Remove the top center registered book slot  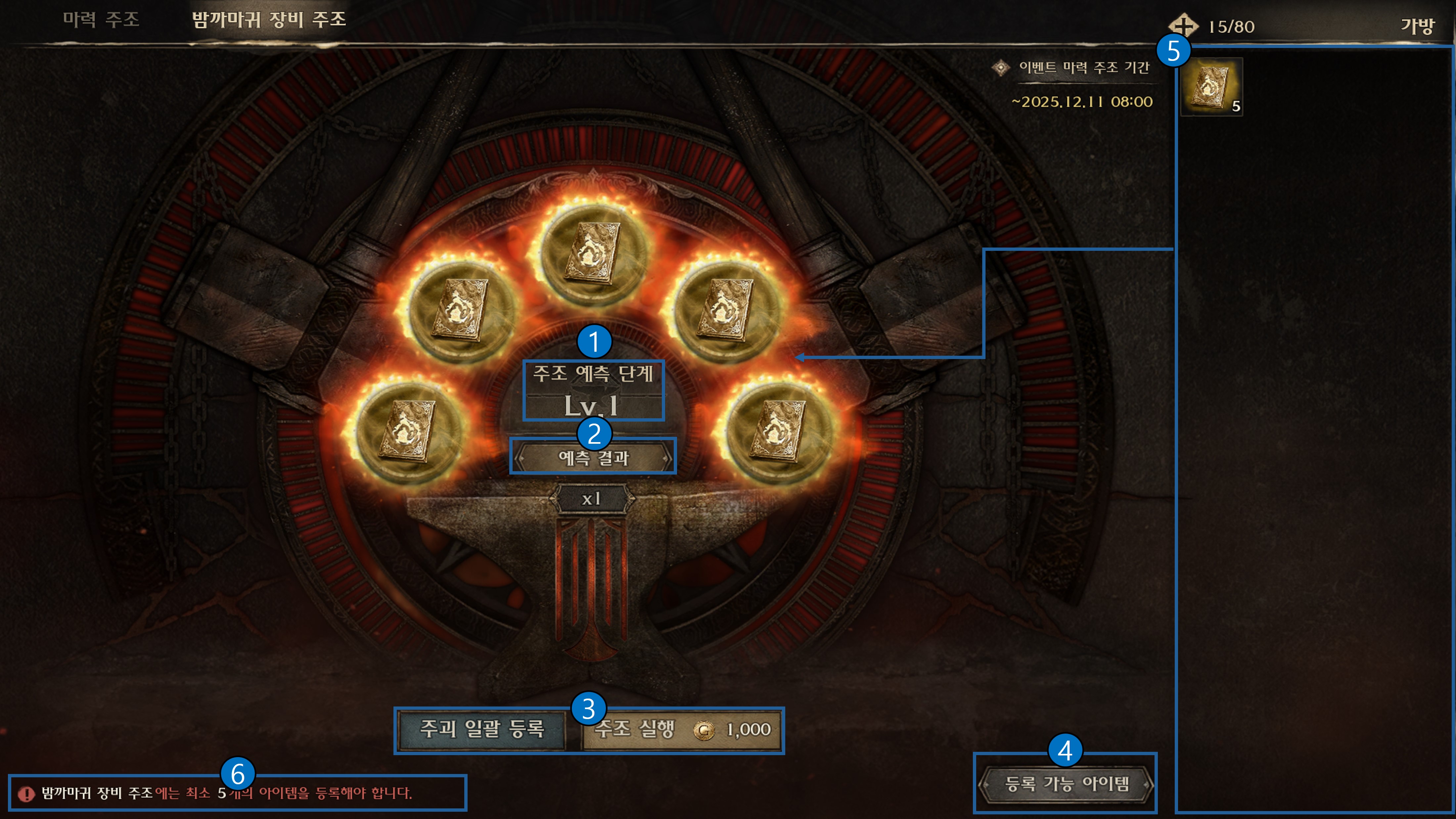tap(593, 253)
